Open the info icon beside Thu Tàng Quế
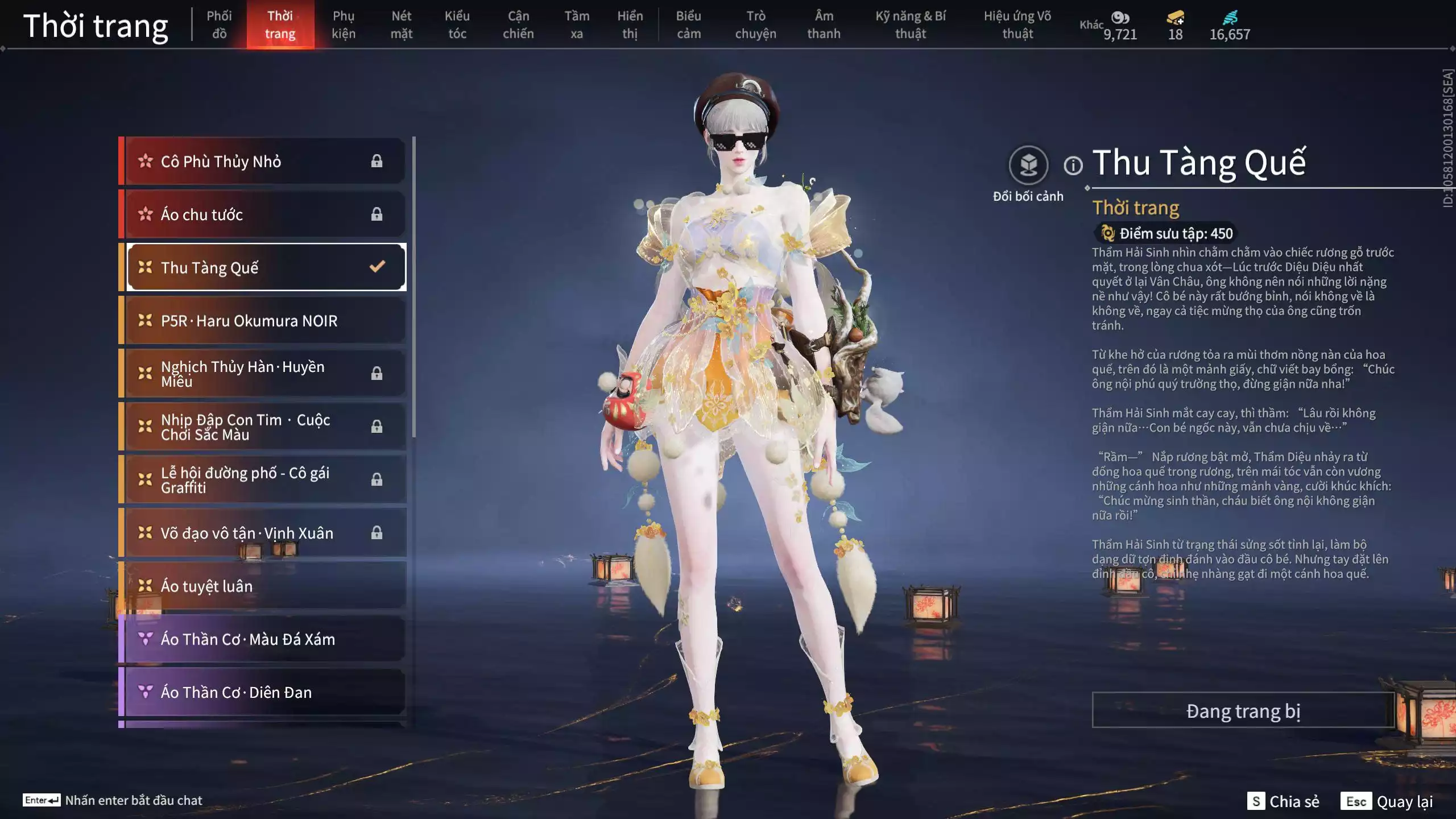The width and height of the screenshot is (1456, 819). pos(1073,166)
